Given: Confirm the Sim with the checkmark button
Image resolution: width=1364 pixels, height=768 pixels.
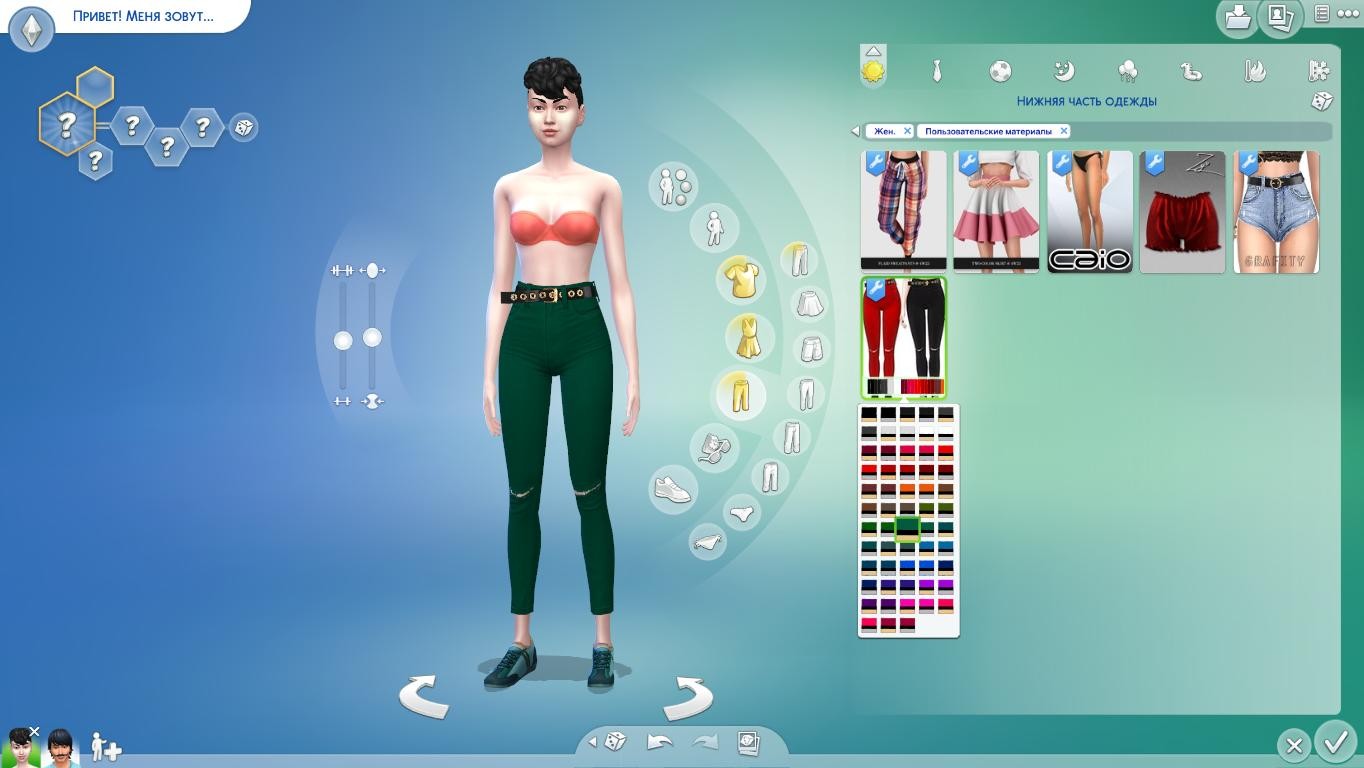Looking at the screenshot, I should 1335,743.
